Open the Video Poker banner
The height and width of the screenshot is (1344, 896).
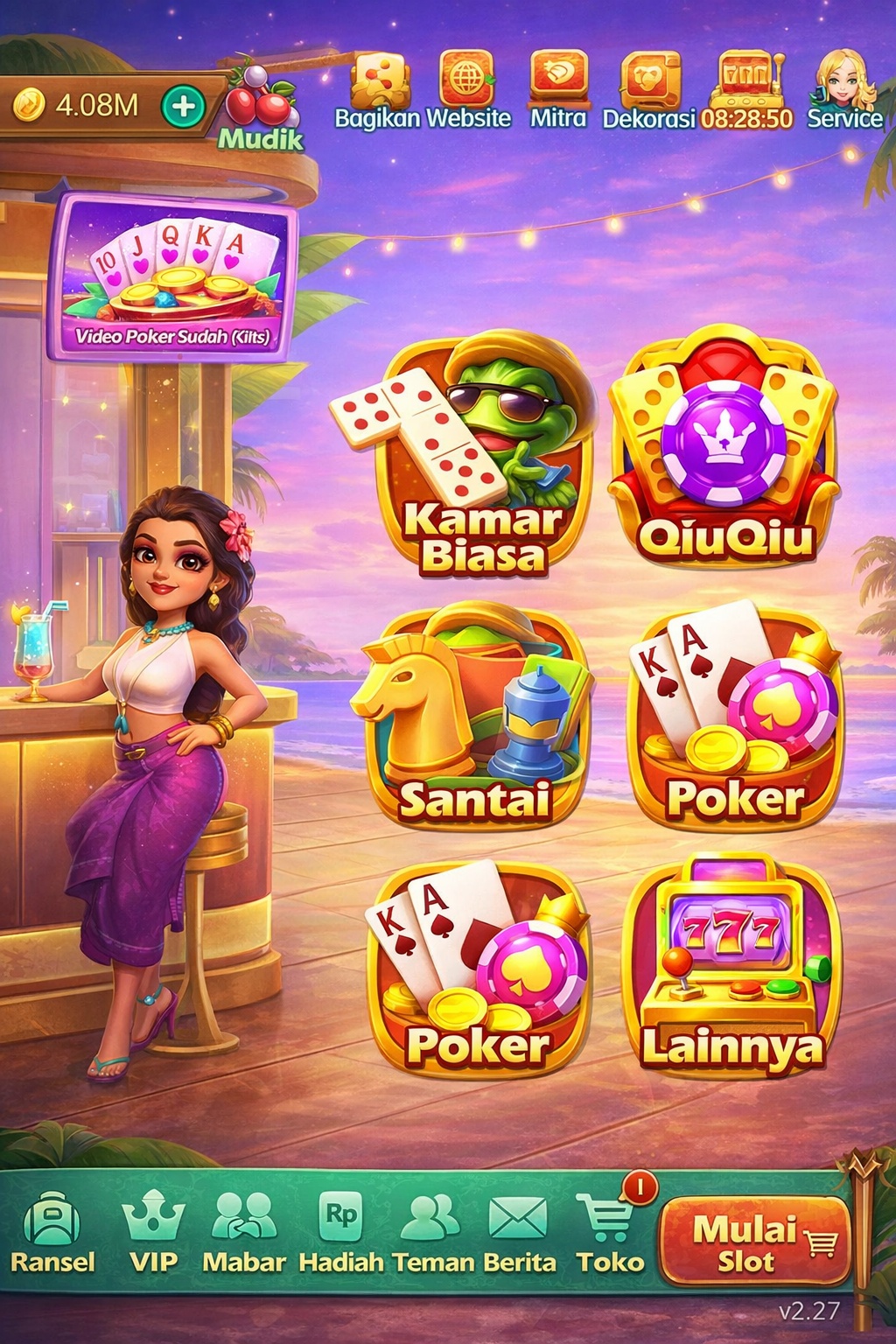pyautogui.click(x=172, y=277)
